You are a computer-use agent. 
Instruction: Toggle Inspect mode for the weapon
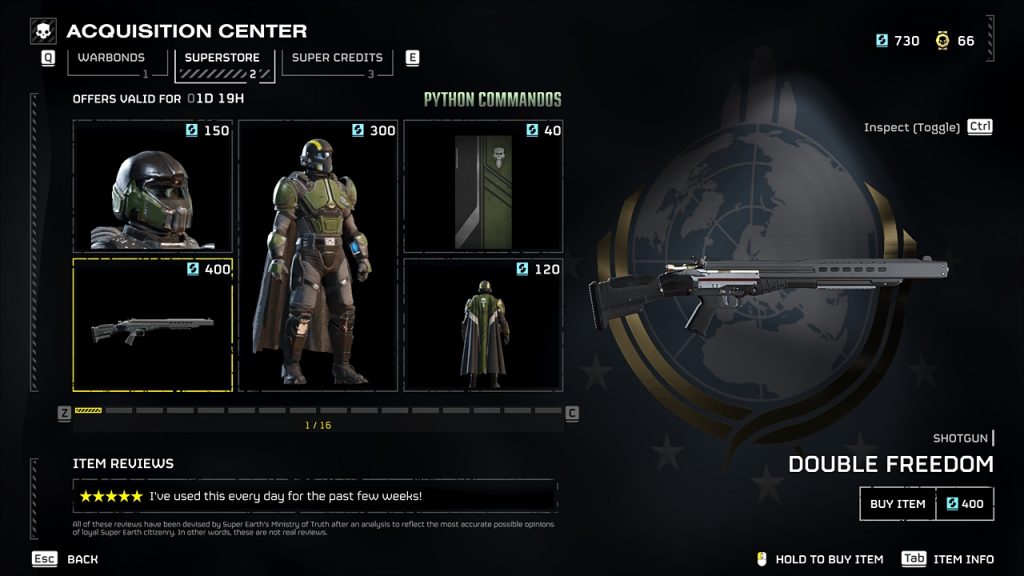click(927, 127)
